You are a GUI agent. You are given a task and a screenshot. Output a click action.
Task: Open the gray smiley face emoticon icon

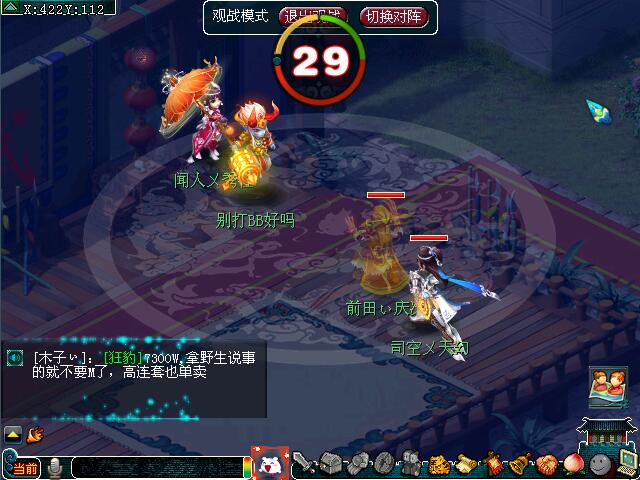coord(599,463)
